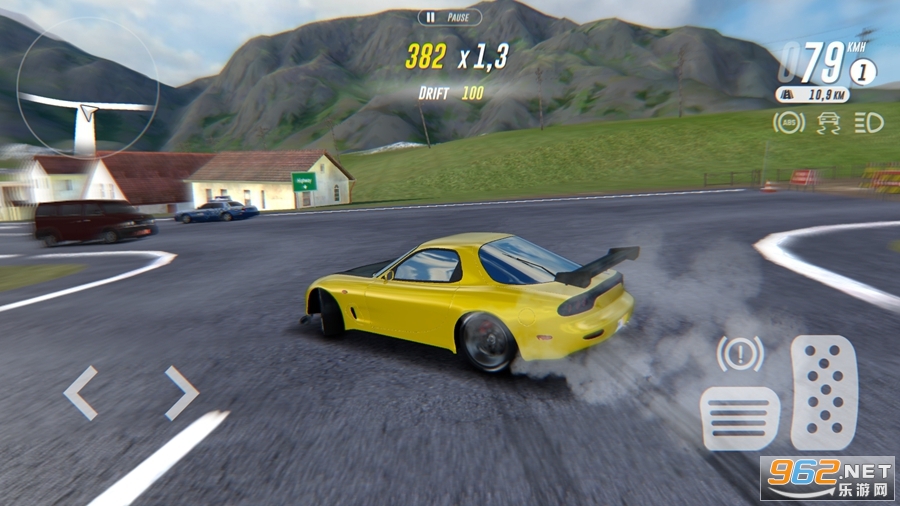Toggle the ABS indicator
This screenshot has width=900, height=506.
[x=788, y=123]
